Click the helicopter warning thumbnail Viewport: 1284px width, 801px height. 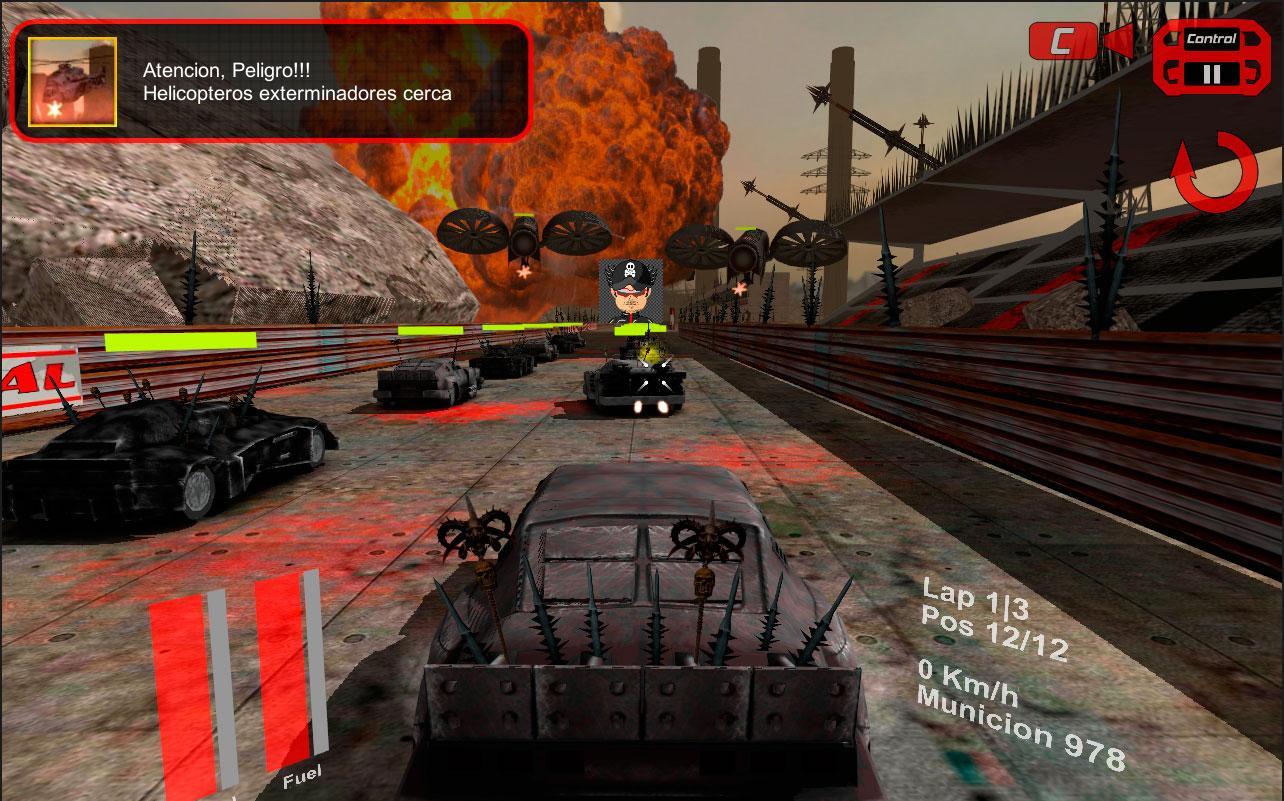coord(72,82)
